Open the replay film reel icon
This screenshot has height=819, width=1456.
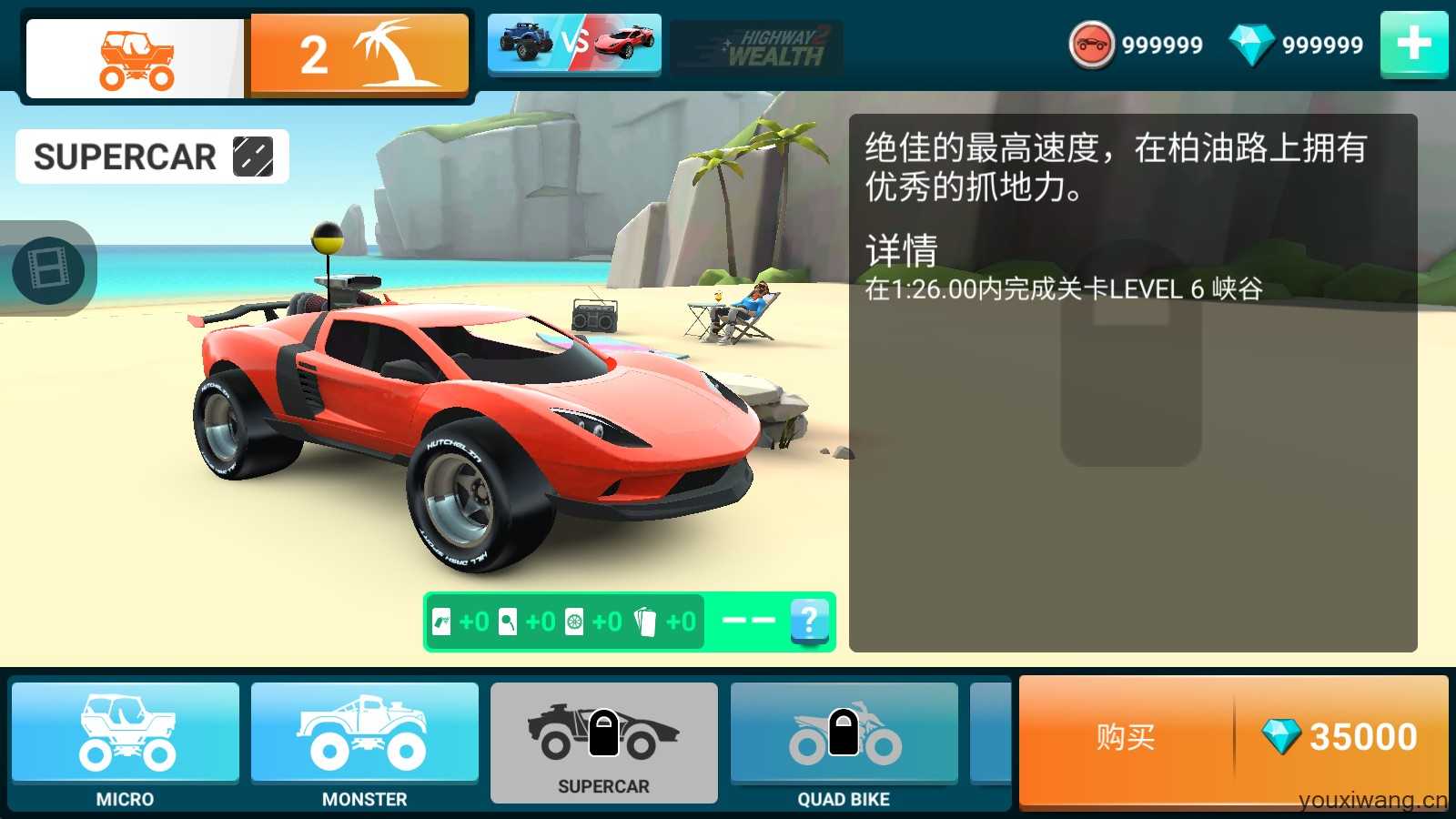pyautogui.click(x=50, y=268)
